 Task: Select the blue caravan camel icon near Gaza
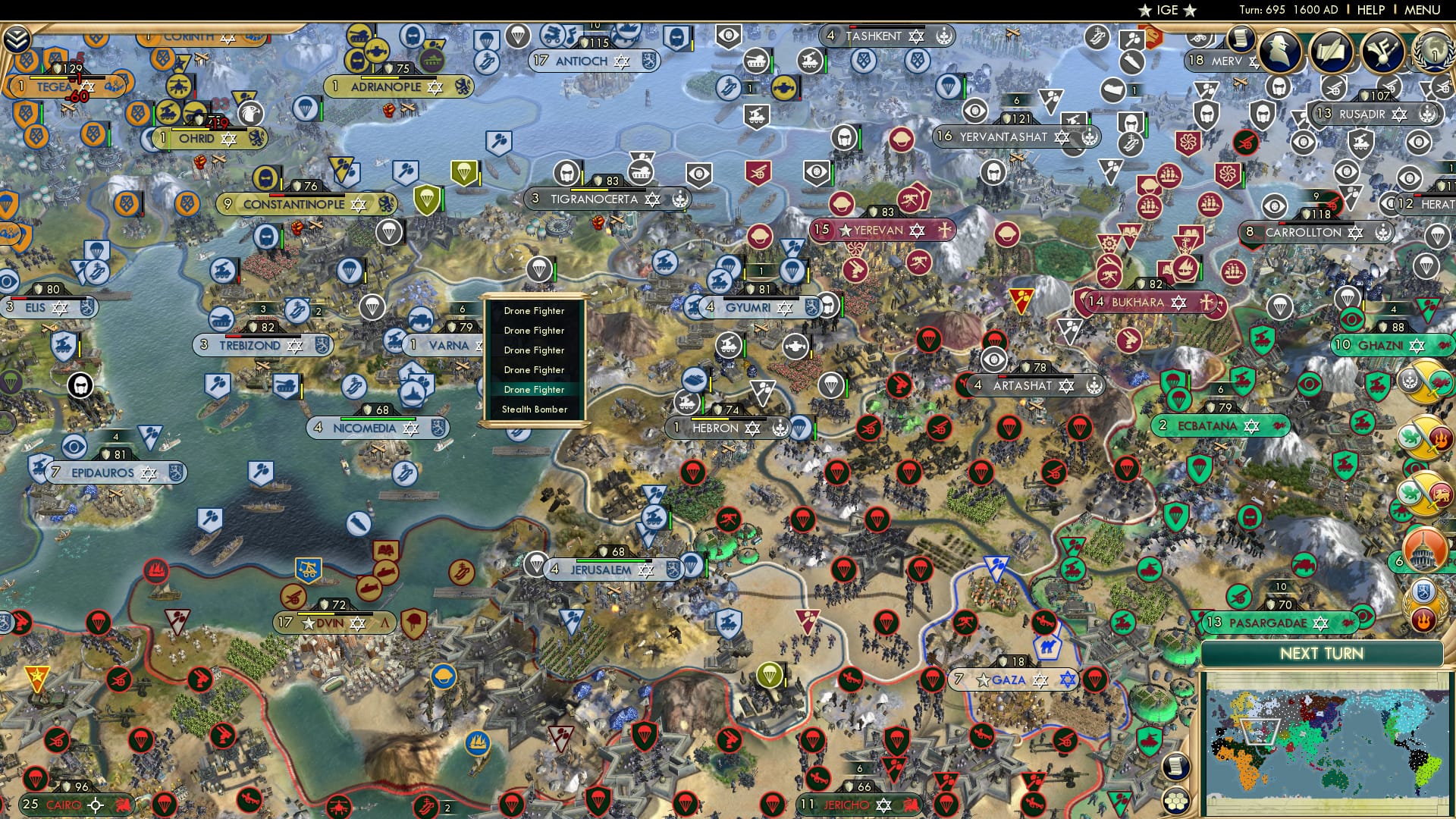1047,645
